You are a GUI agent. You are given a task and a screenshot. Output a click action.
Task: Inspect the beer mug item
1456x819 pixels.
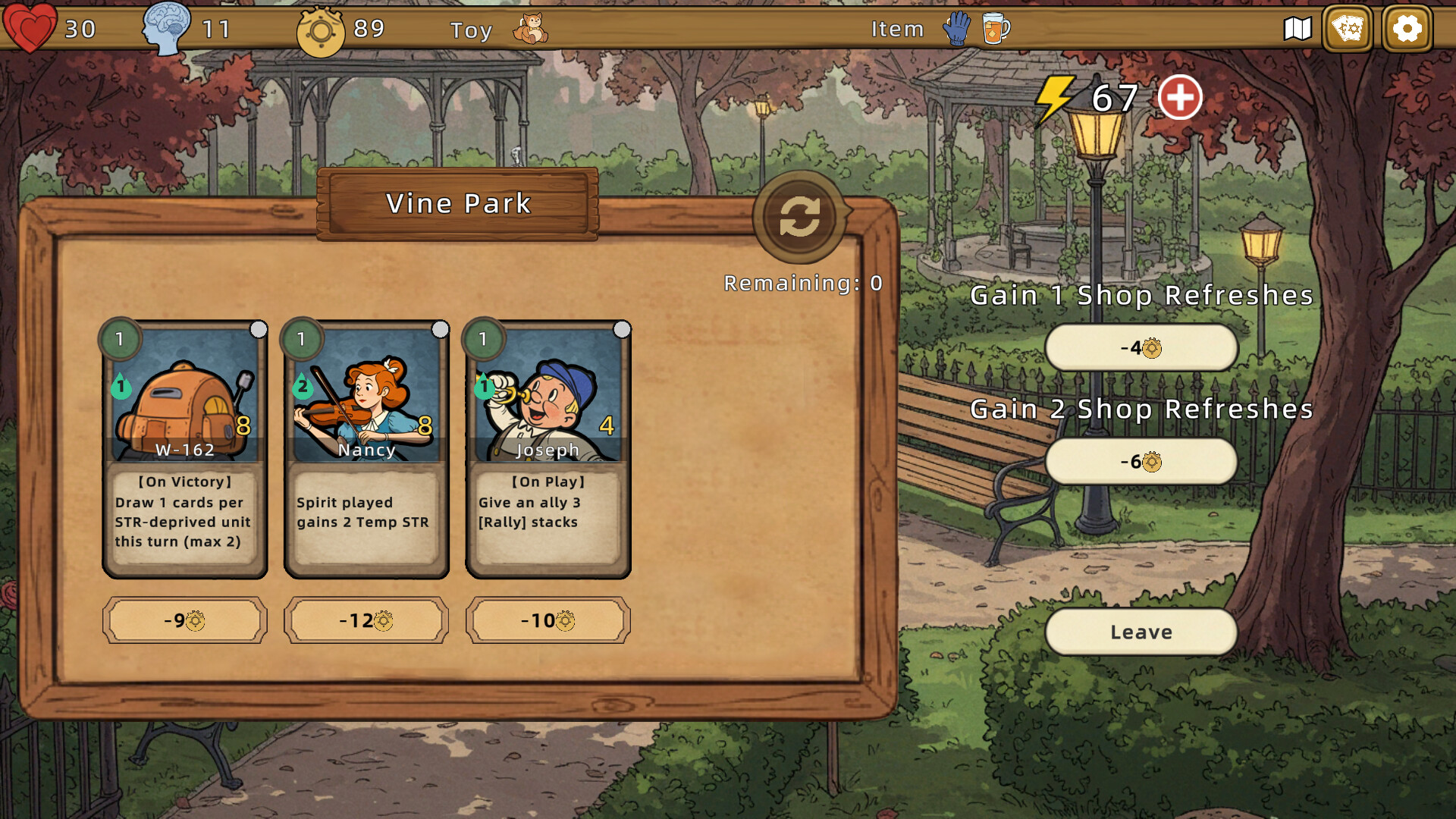995,30
